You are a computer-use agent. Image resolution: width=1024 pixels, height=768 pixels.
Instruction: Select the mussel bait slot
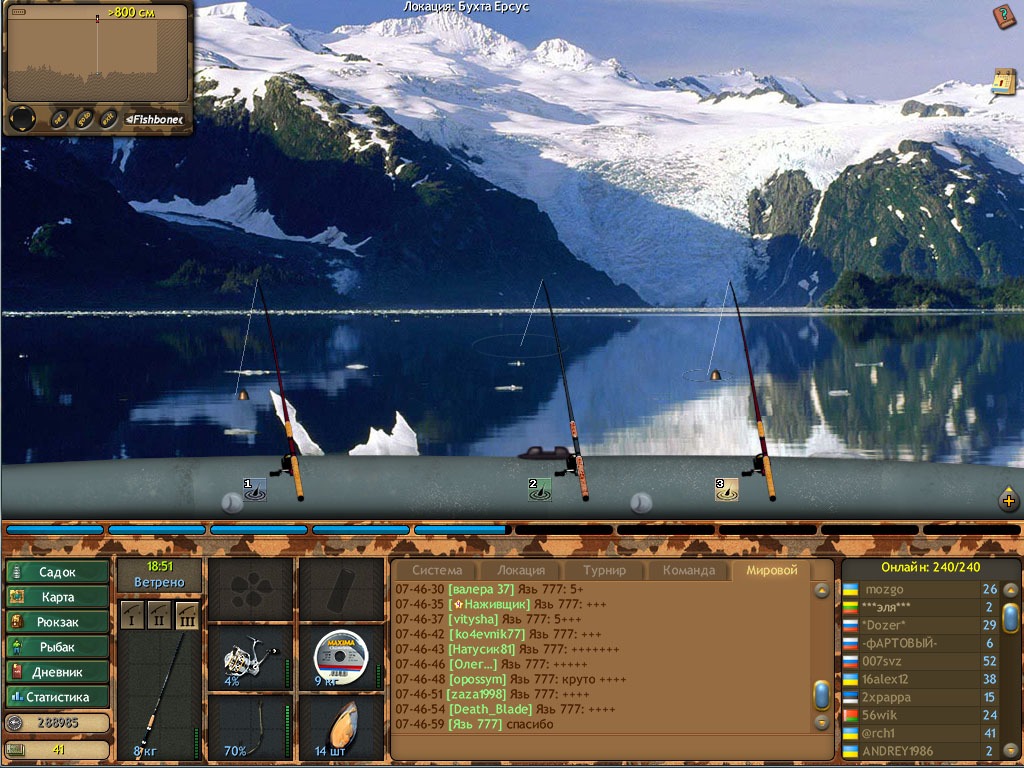(x=340, y=727)
